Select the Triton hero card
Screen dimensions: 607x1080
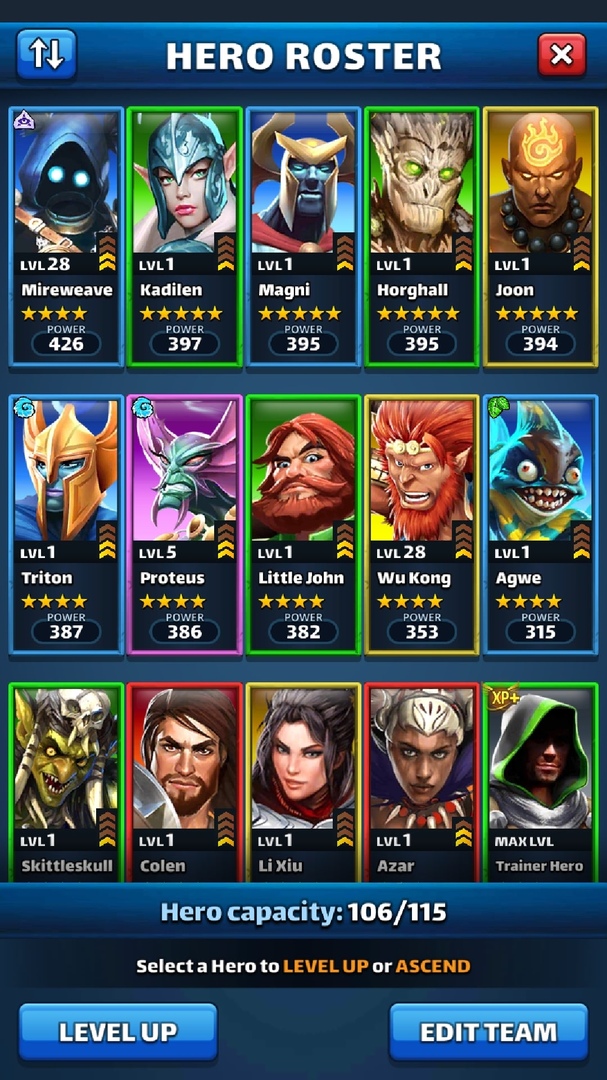[66, 524]
